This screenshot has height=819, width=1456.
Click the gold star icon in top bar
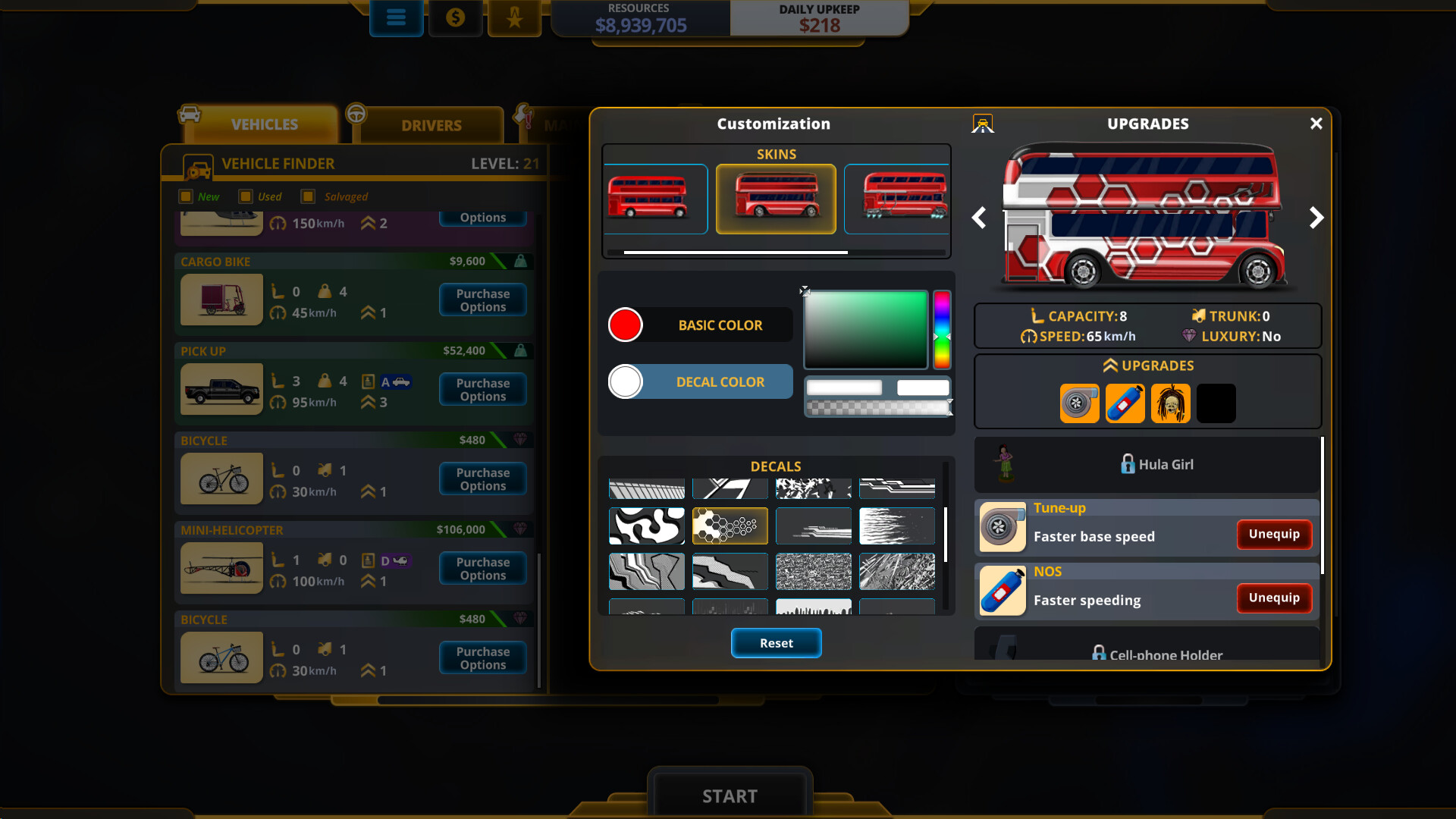(514, 18)
